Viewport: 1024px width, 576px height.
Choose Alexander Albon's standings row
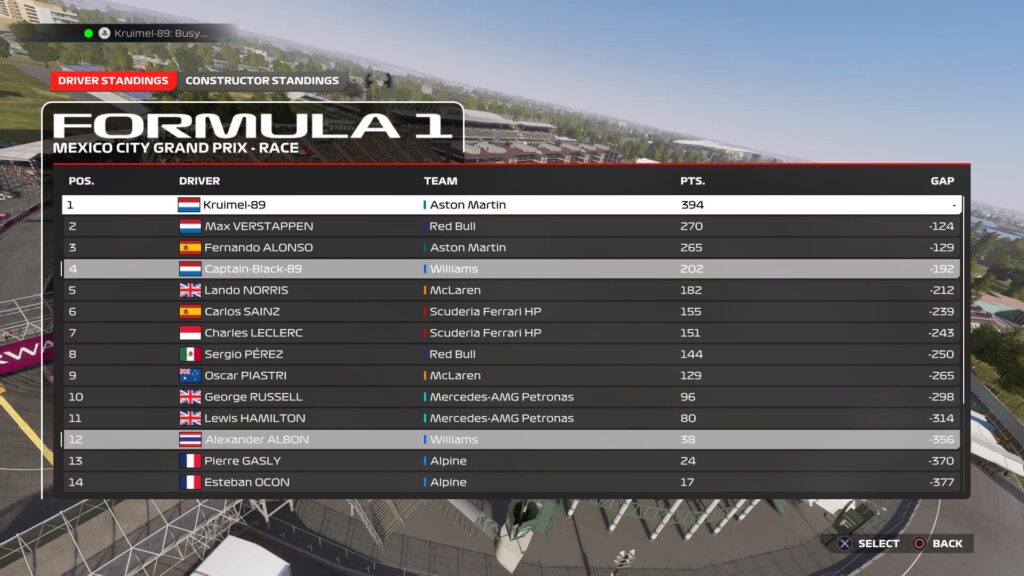tap(511, 440)
